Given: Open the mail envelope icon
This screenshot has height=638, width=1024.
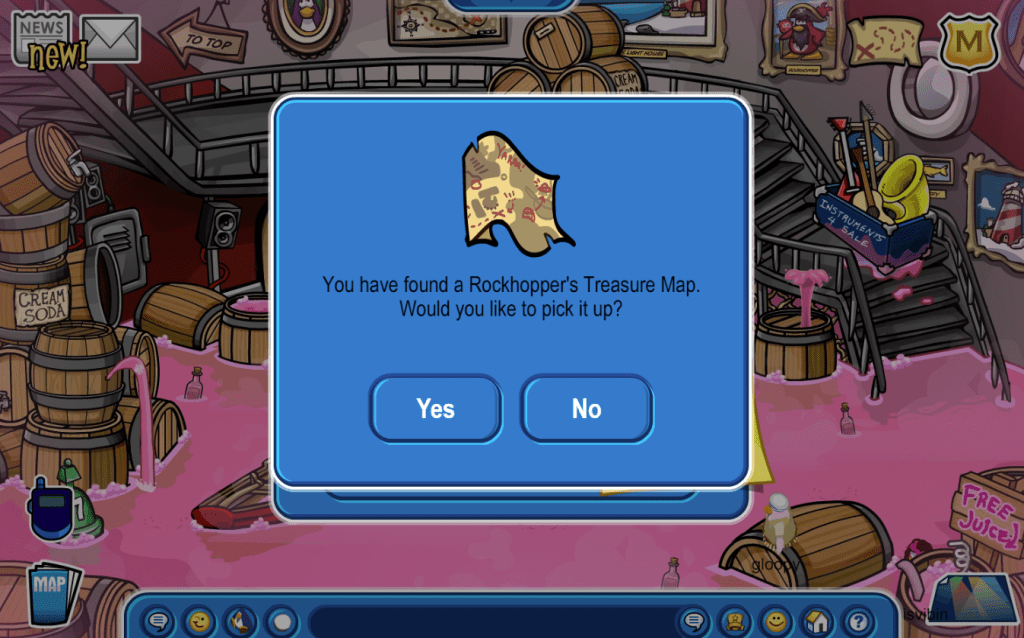Looking at the screenshot, I should pos(110,38).
